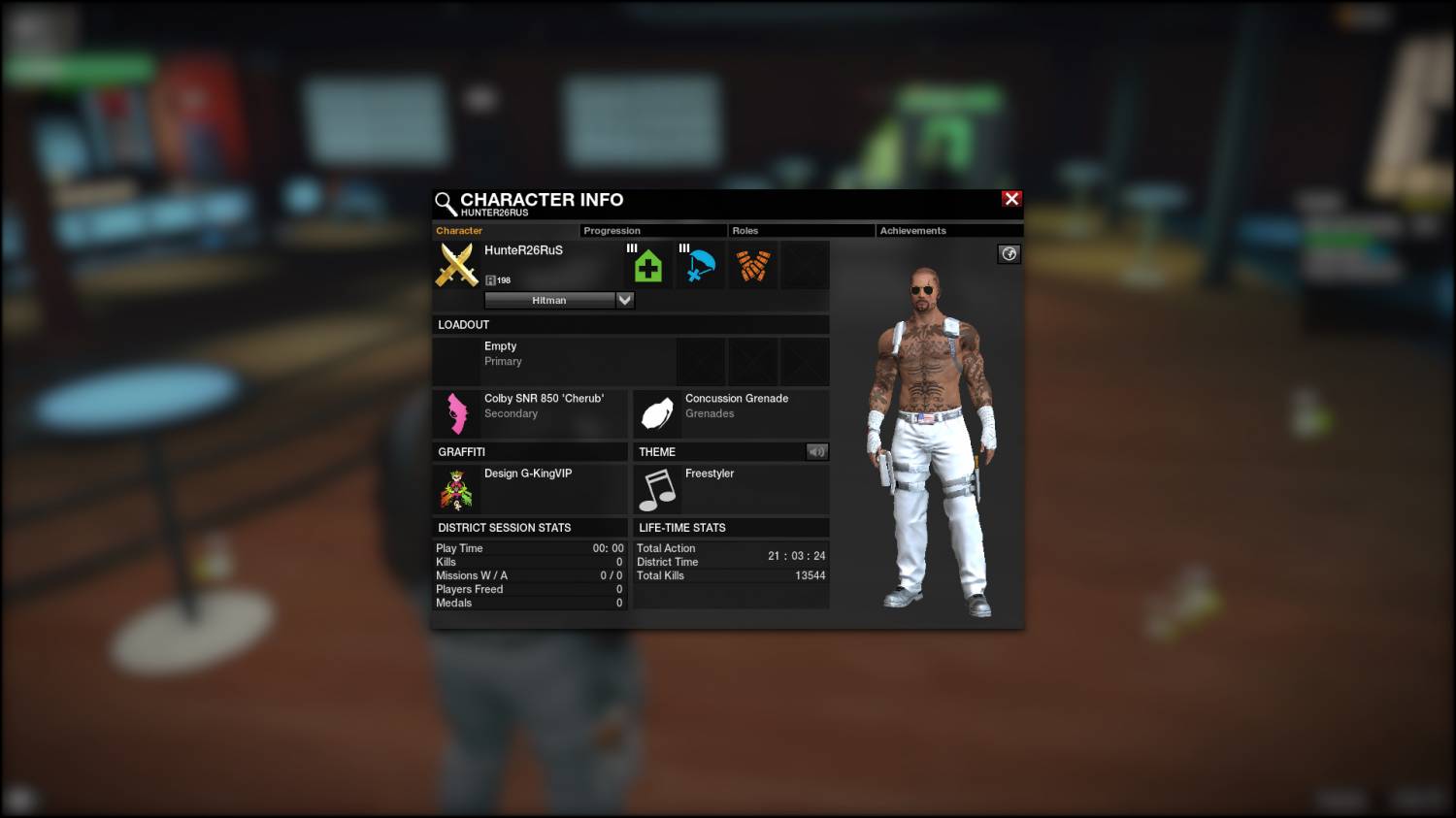Close the Character Info window

(x=1011, y=199)
